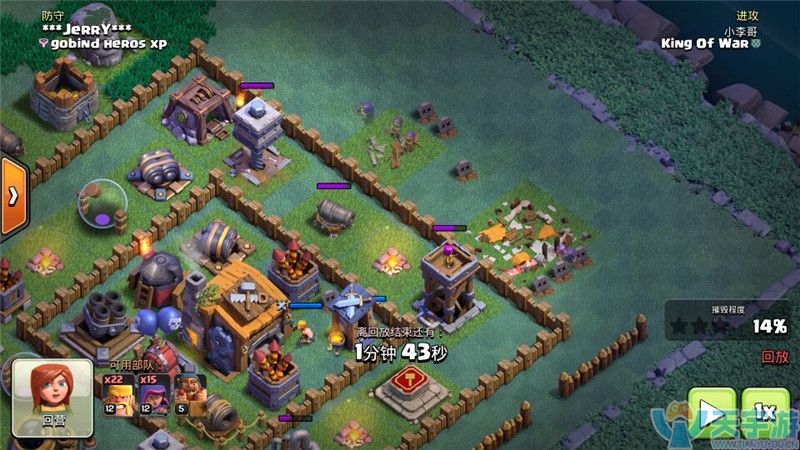
Task: Change replay speed with the 1x button
Action: point(765,411)
